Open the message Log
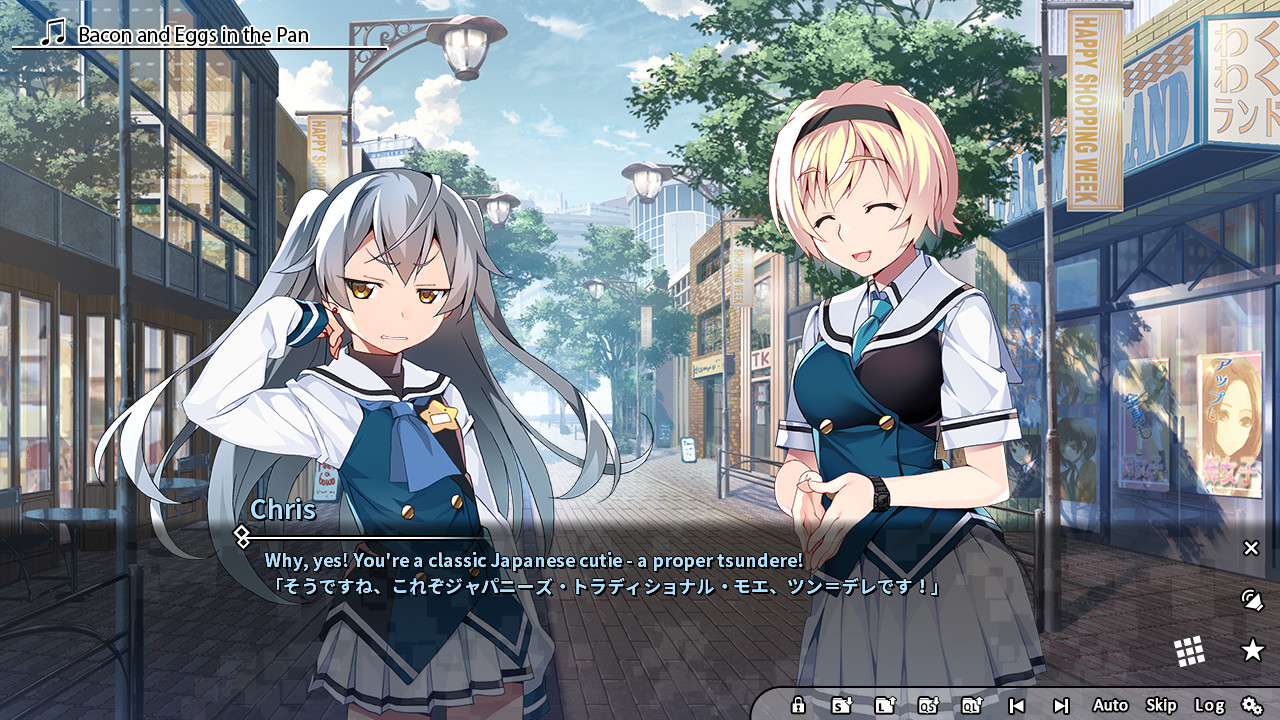 point(1210,706)
